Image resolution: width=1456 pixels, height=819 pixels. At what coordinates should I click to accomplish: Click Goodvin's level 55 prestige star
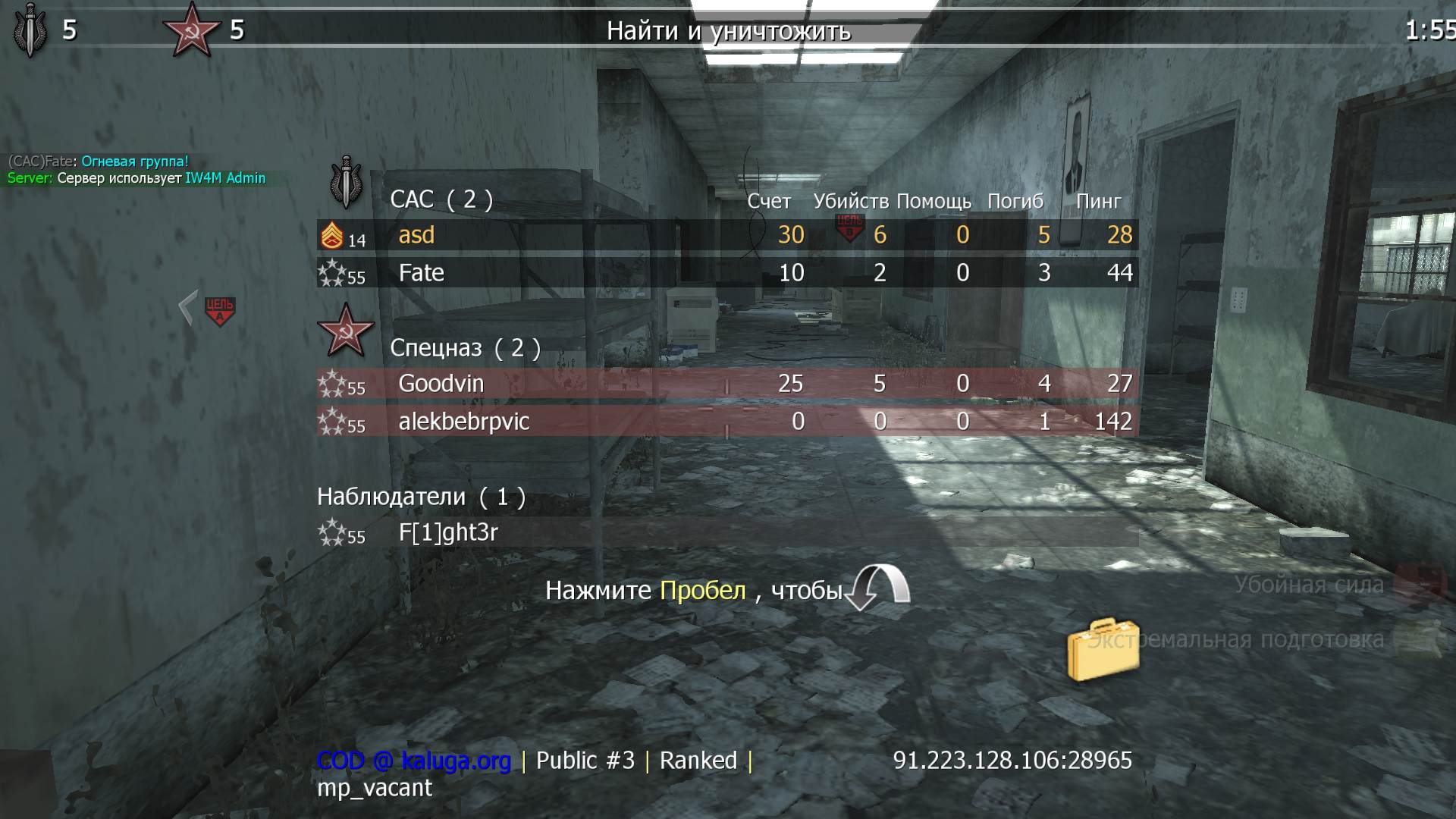[331, 383]
